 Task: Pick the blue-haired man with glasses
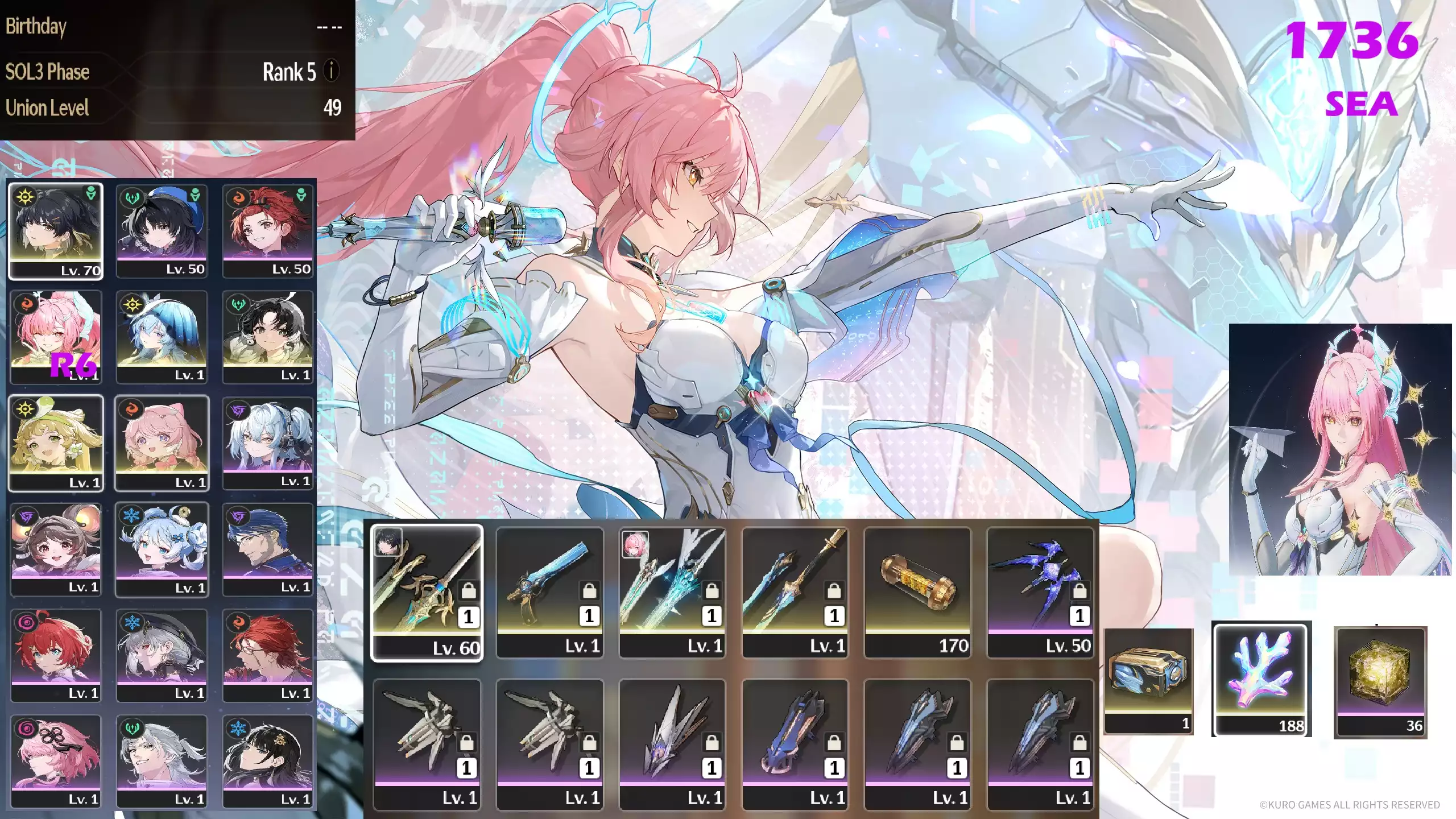pyautogui.click(x=267, y=549)
